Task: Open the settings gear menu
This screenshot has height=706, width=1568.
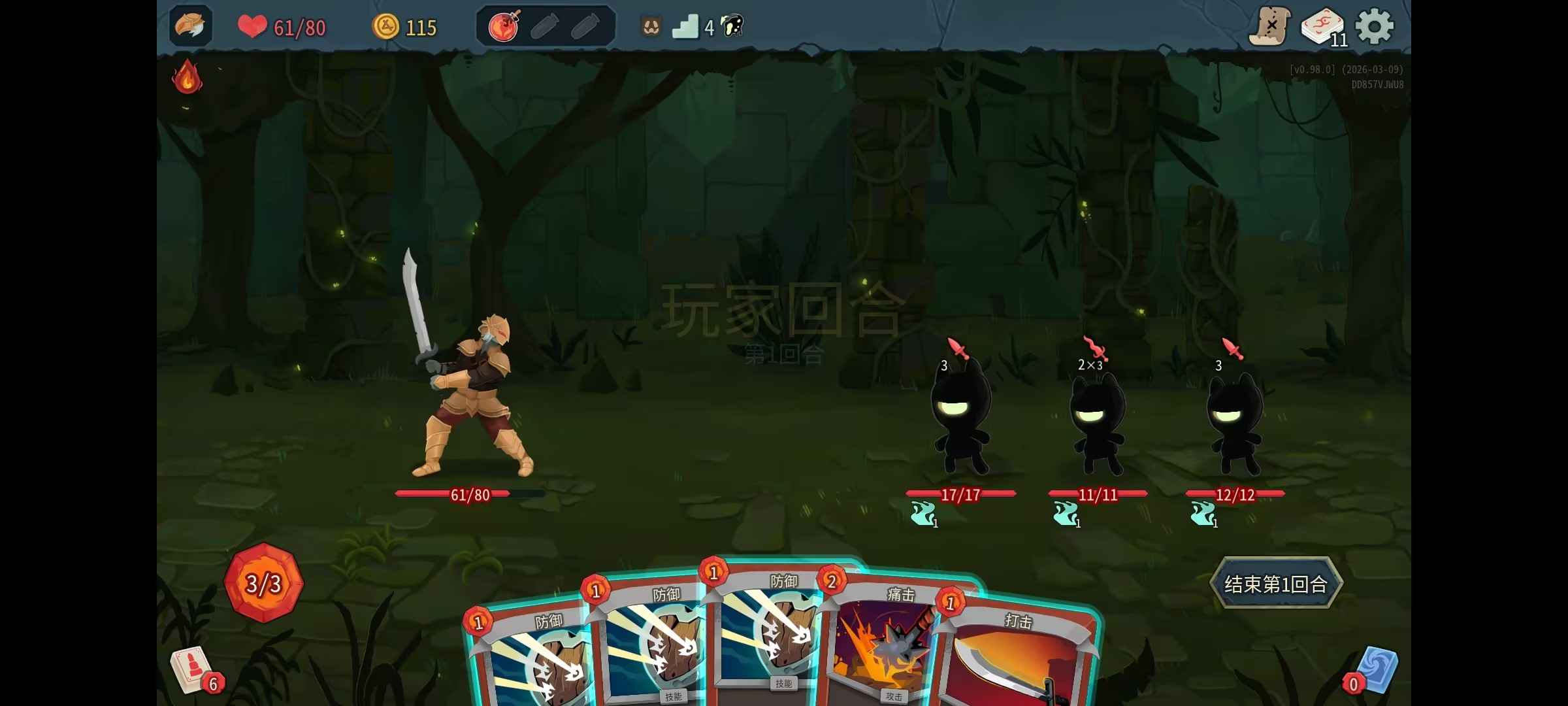Action: pos(1375,27)
